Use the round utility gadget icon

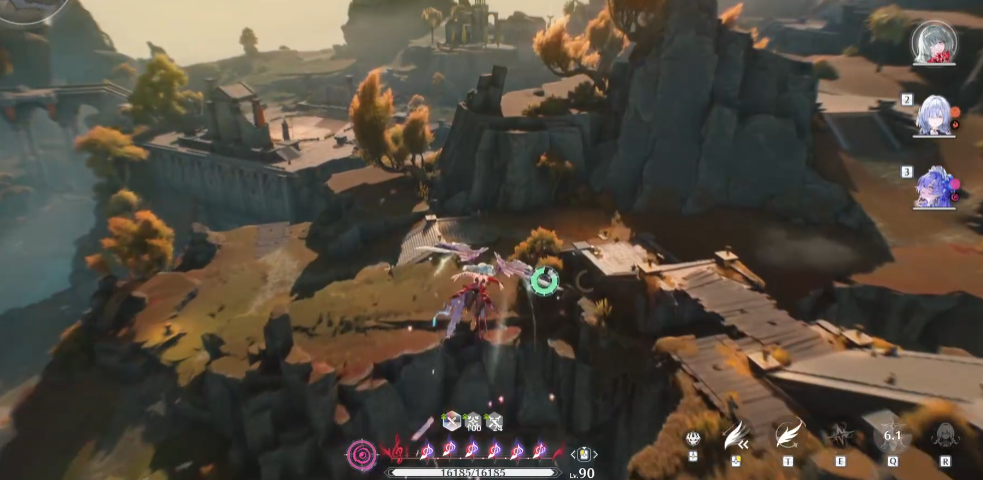(693, 438)
